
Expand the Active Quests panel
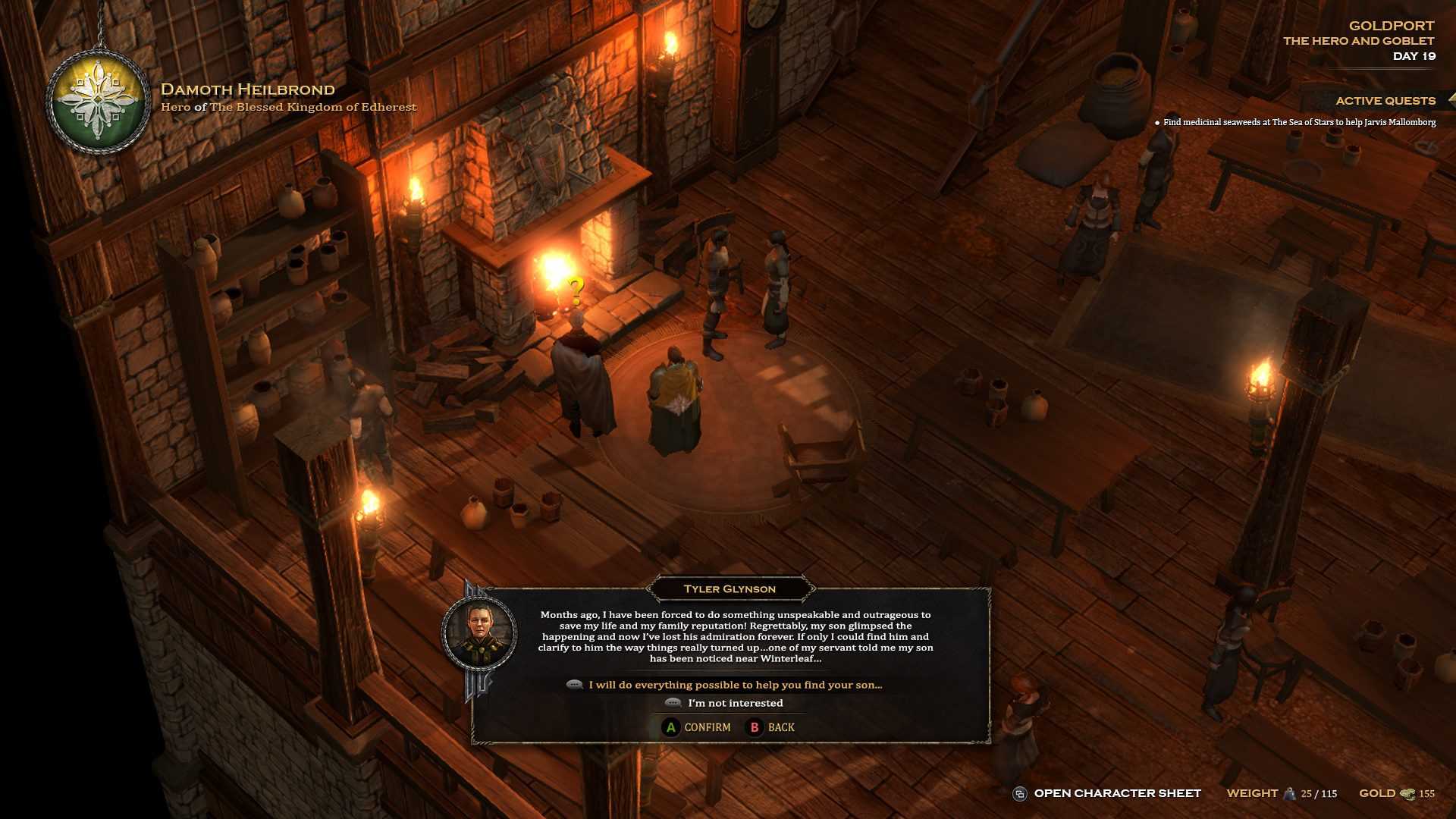(1385, 101)
